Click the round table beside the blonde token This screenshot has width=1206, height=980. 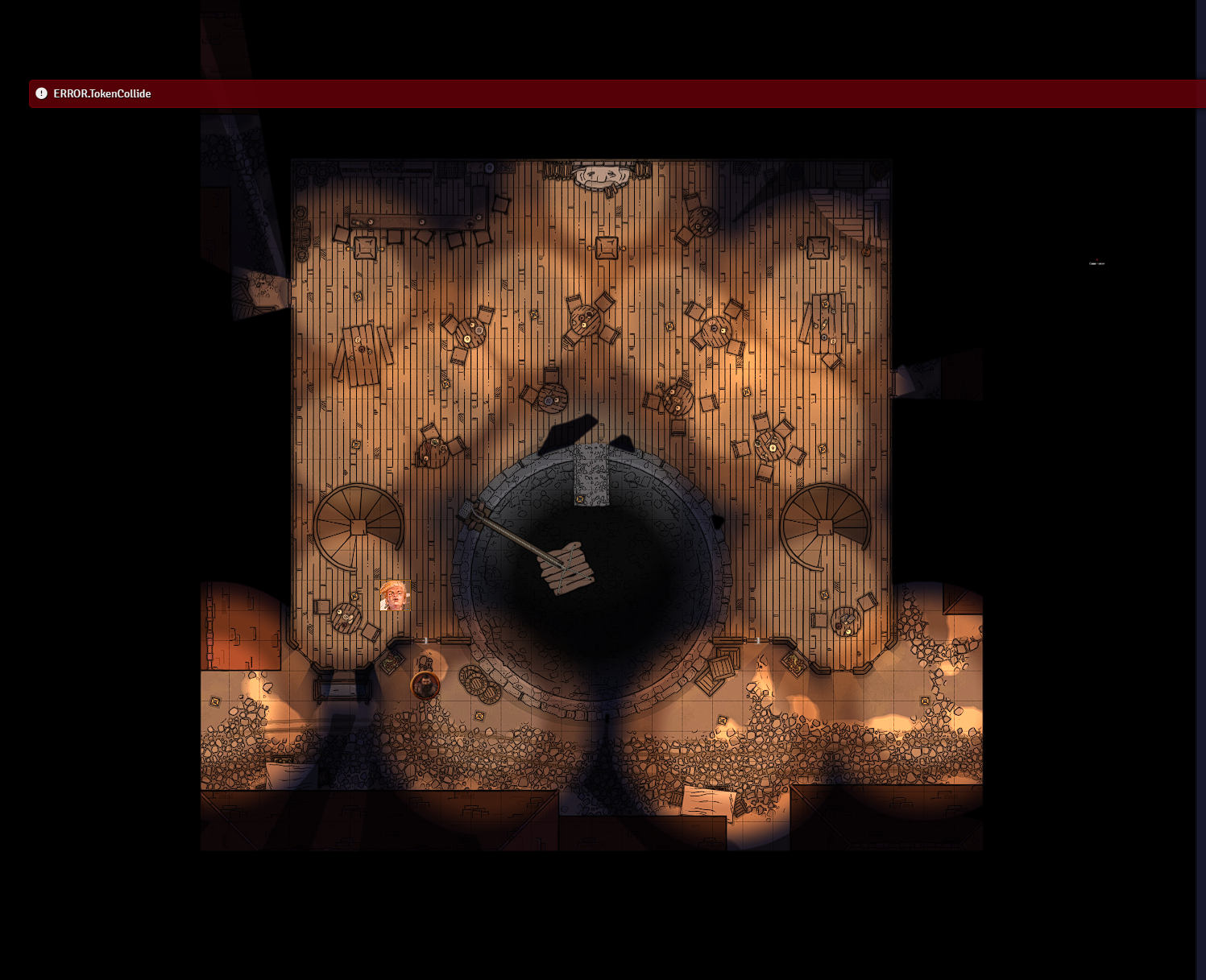tap(346, 619)
